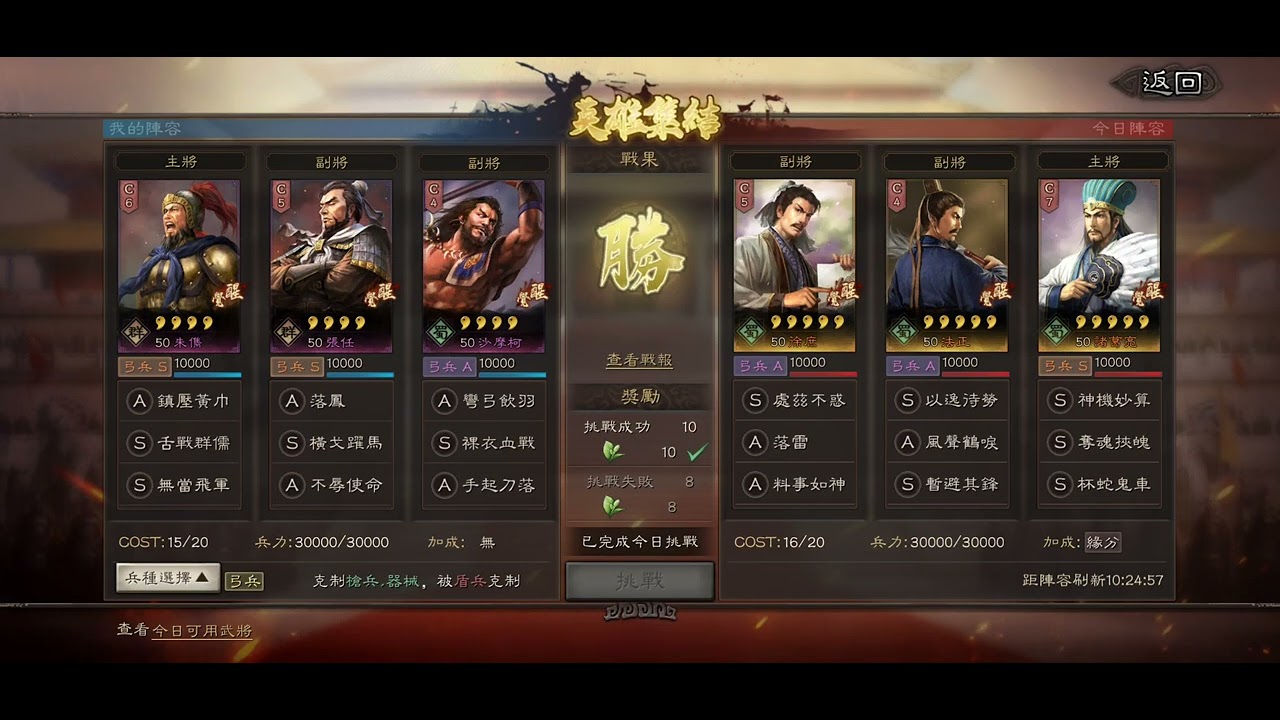Select the 舌戰群儒 skill icon on 朱儁

[180, 443]
